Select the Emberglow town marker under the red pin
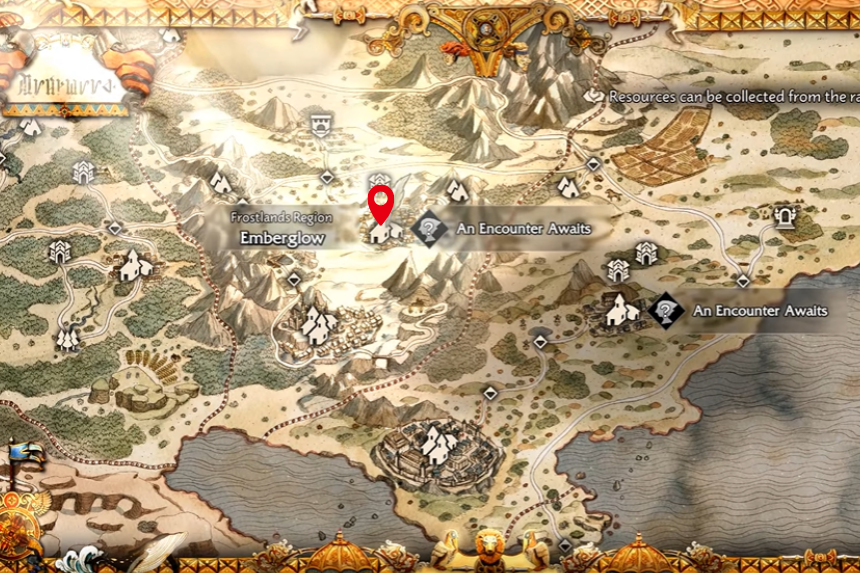Image resolution: width=860 pixels, height=573 pixels. 379,233
